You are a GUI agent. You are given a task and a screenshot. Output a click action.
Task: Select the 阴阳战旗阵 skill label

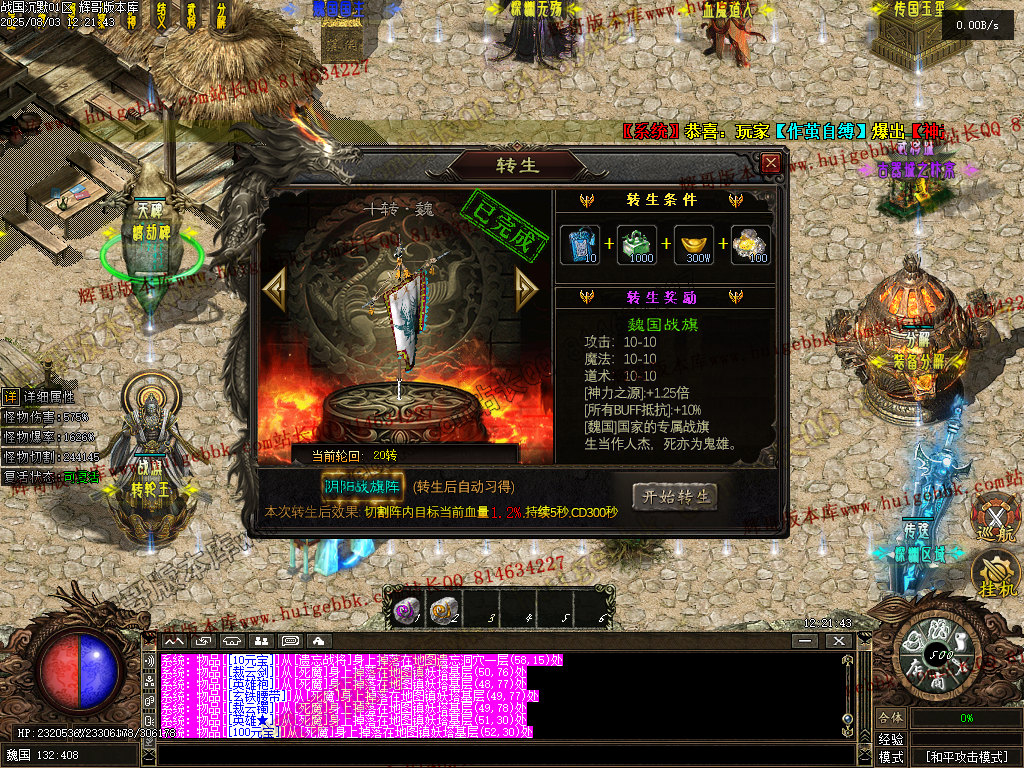pyautogui.click(x=361, y=486)
